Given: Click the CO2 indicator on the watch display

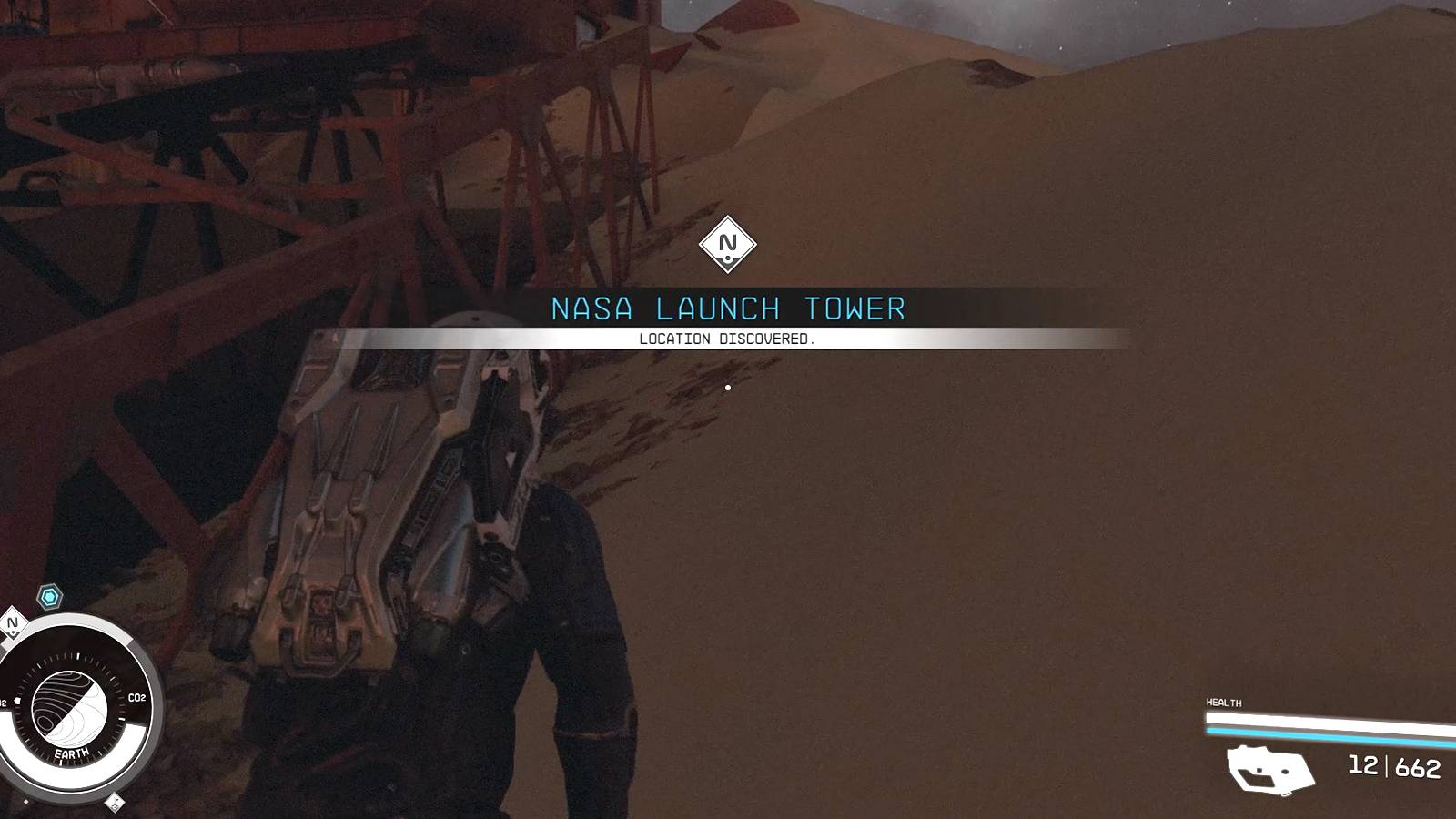Looking at the screenshot, I should [136, 697].
